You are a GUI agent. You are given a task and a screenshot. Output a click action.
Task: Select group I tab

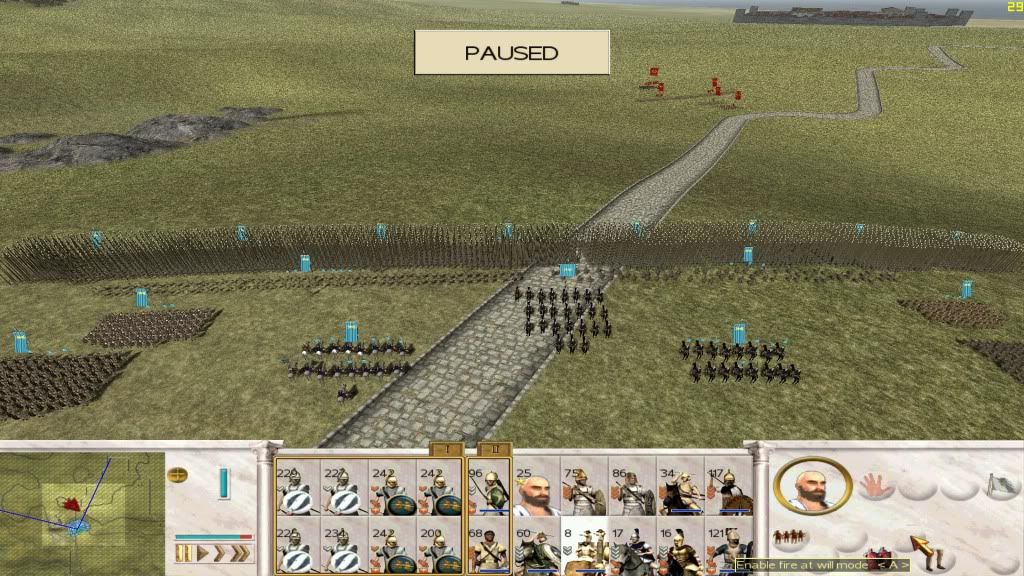coord(445,450)
